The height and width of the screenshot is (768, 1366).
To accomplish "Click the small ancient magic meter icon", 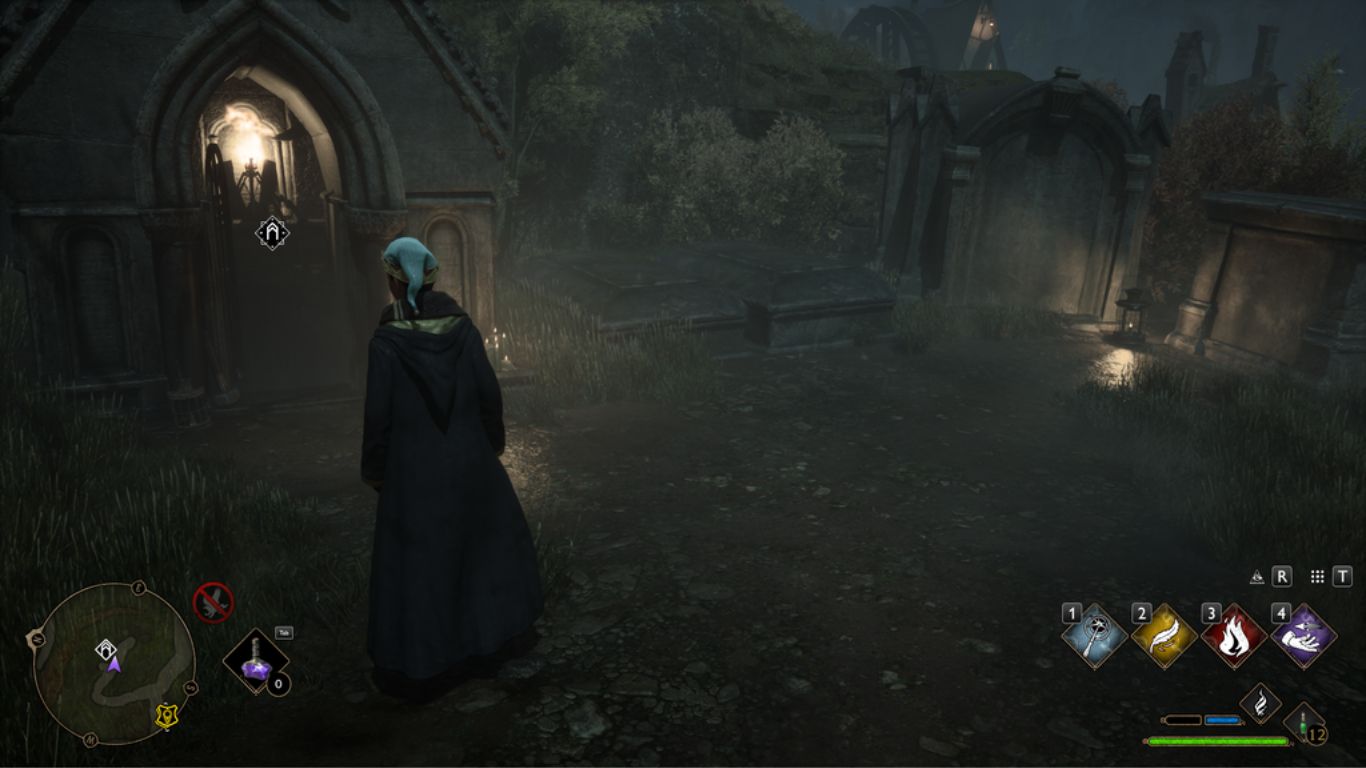I will (1257, 576).
